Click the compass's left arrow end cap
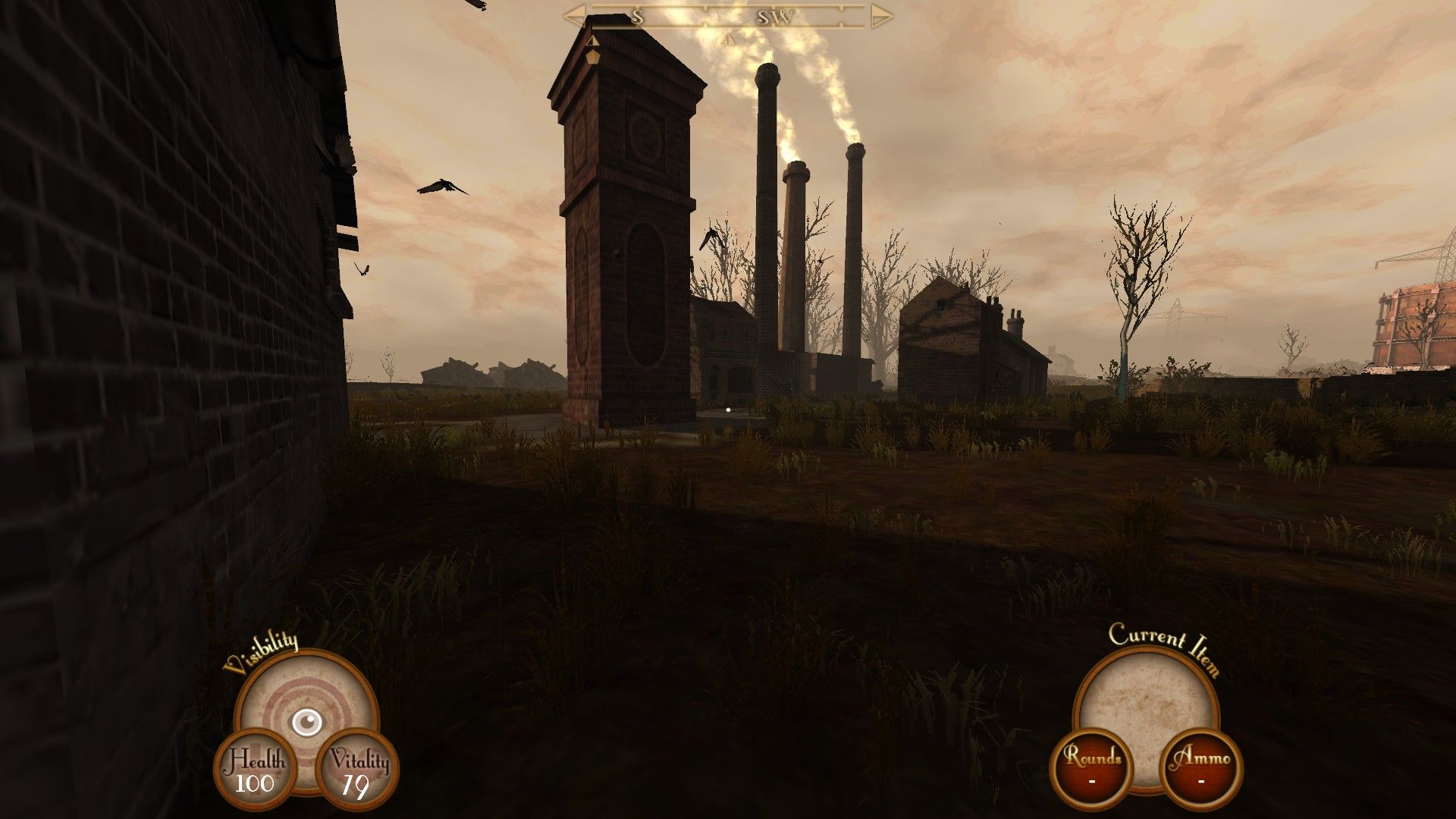This screenshot has height=819, width=1456. tap(574, 16)
